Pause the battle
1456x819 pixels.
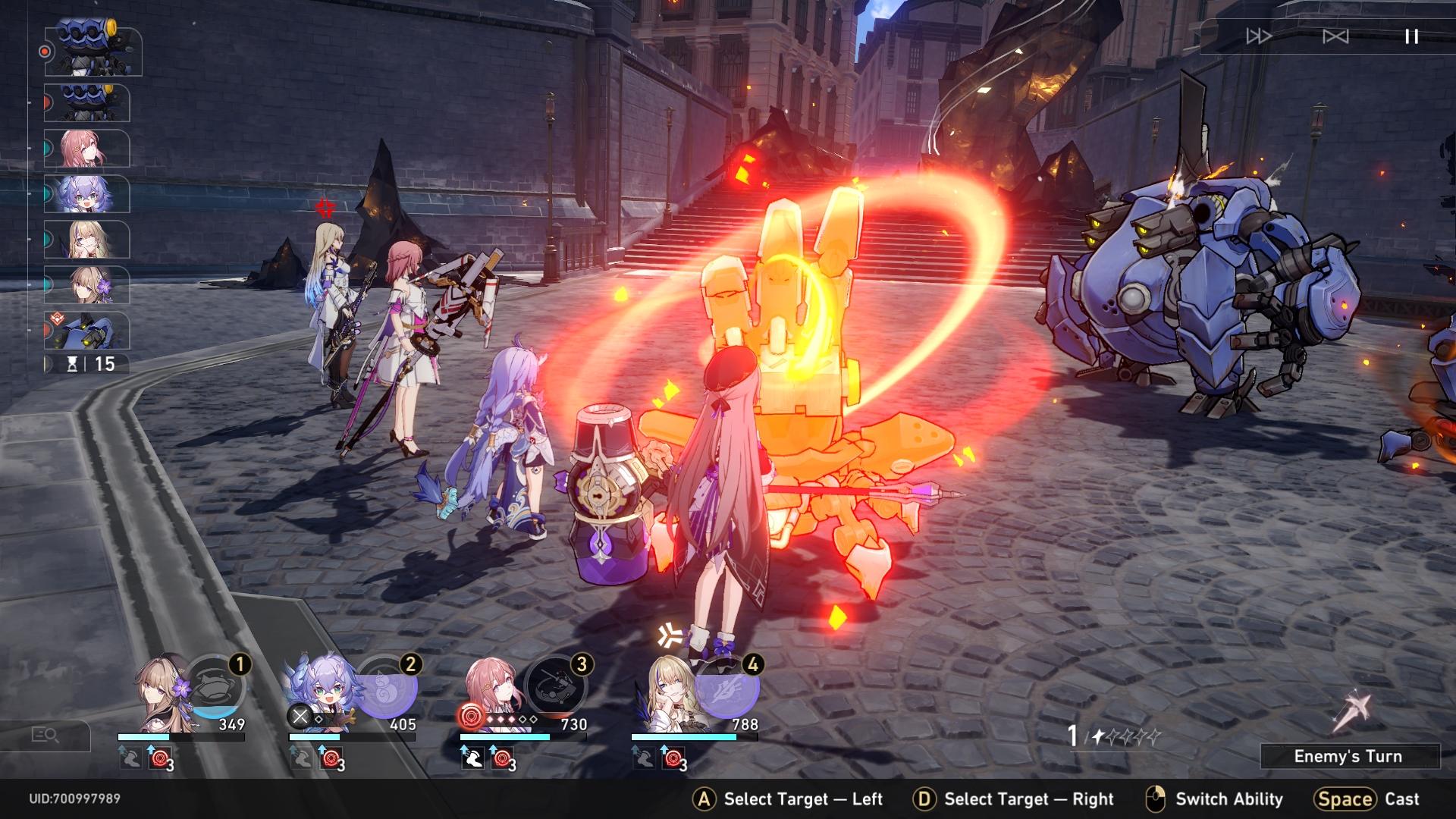click(1411, 36)
